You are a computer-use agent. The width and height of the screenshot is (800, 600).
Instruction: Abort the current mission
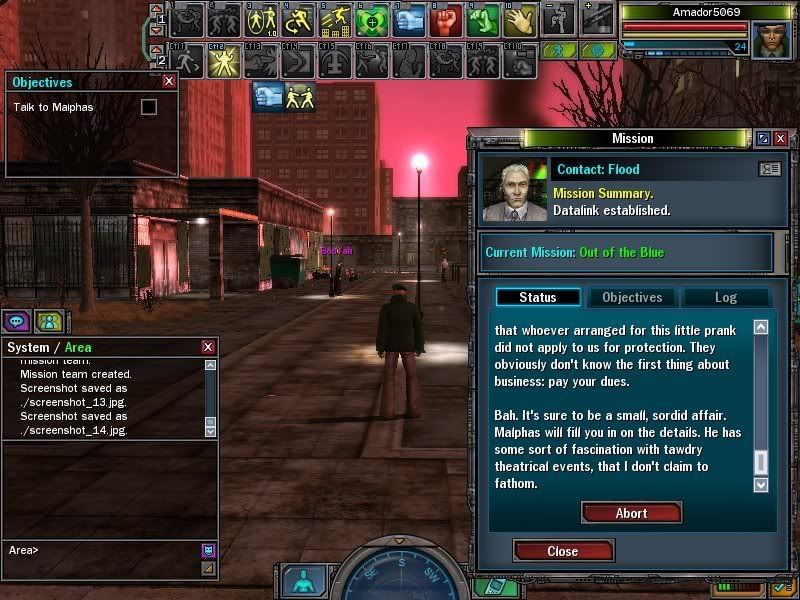[631, 513]
